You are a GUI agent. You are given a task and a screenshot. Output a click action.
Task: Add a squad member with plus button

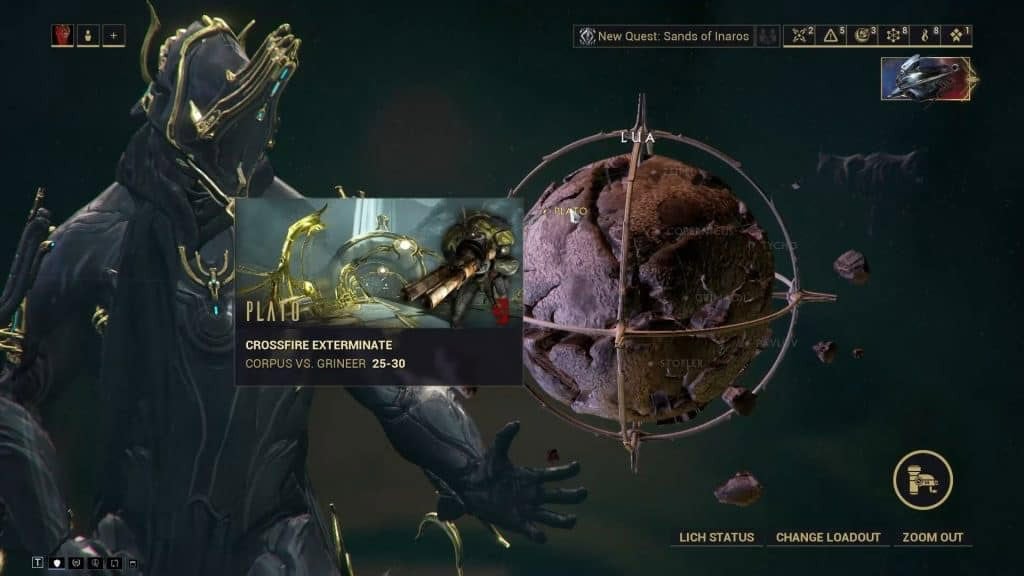[x=113, y=36]
